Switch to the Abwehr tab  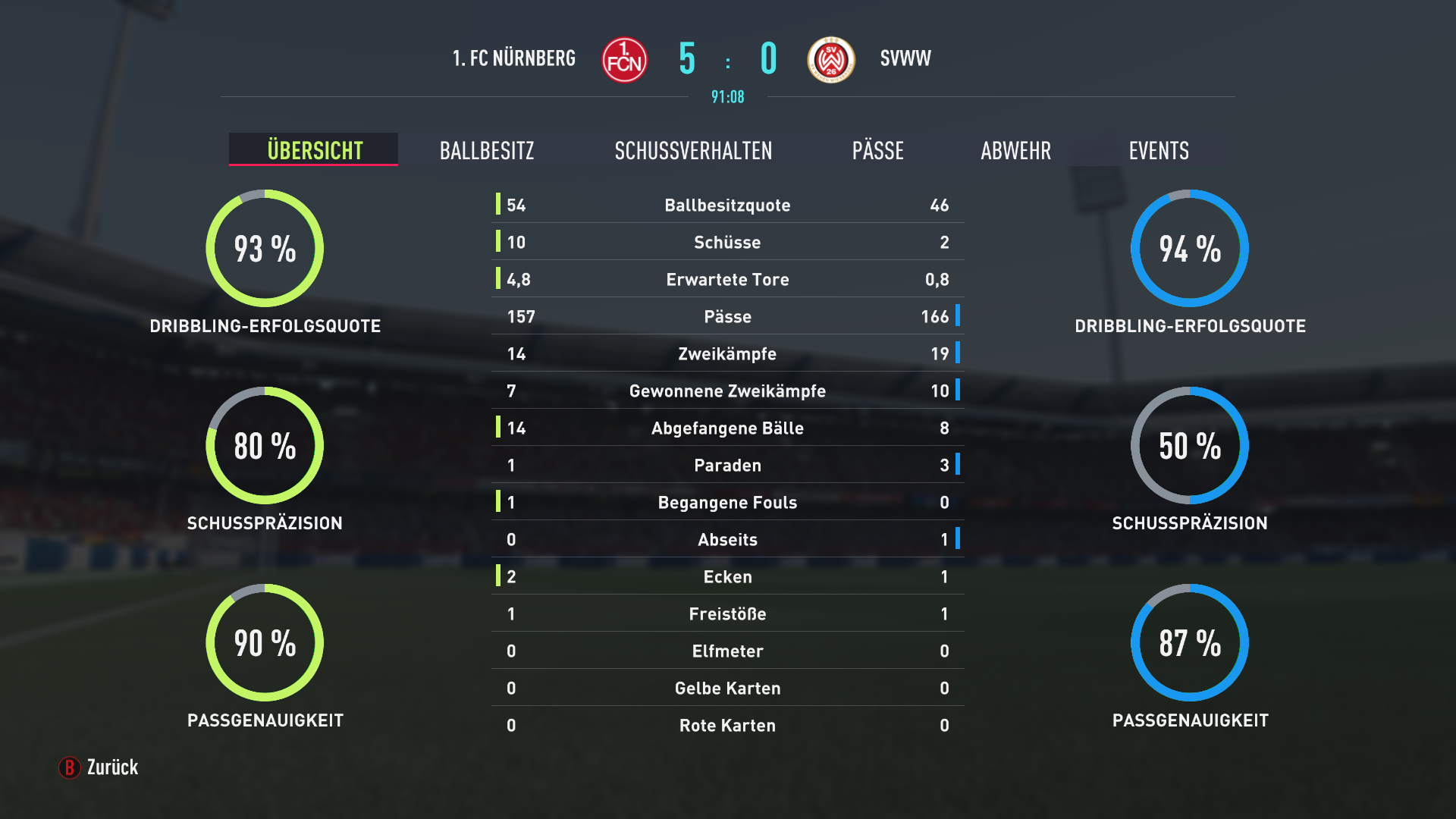point(1015,150)
